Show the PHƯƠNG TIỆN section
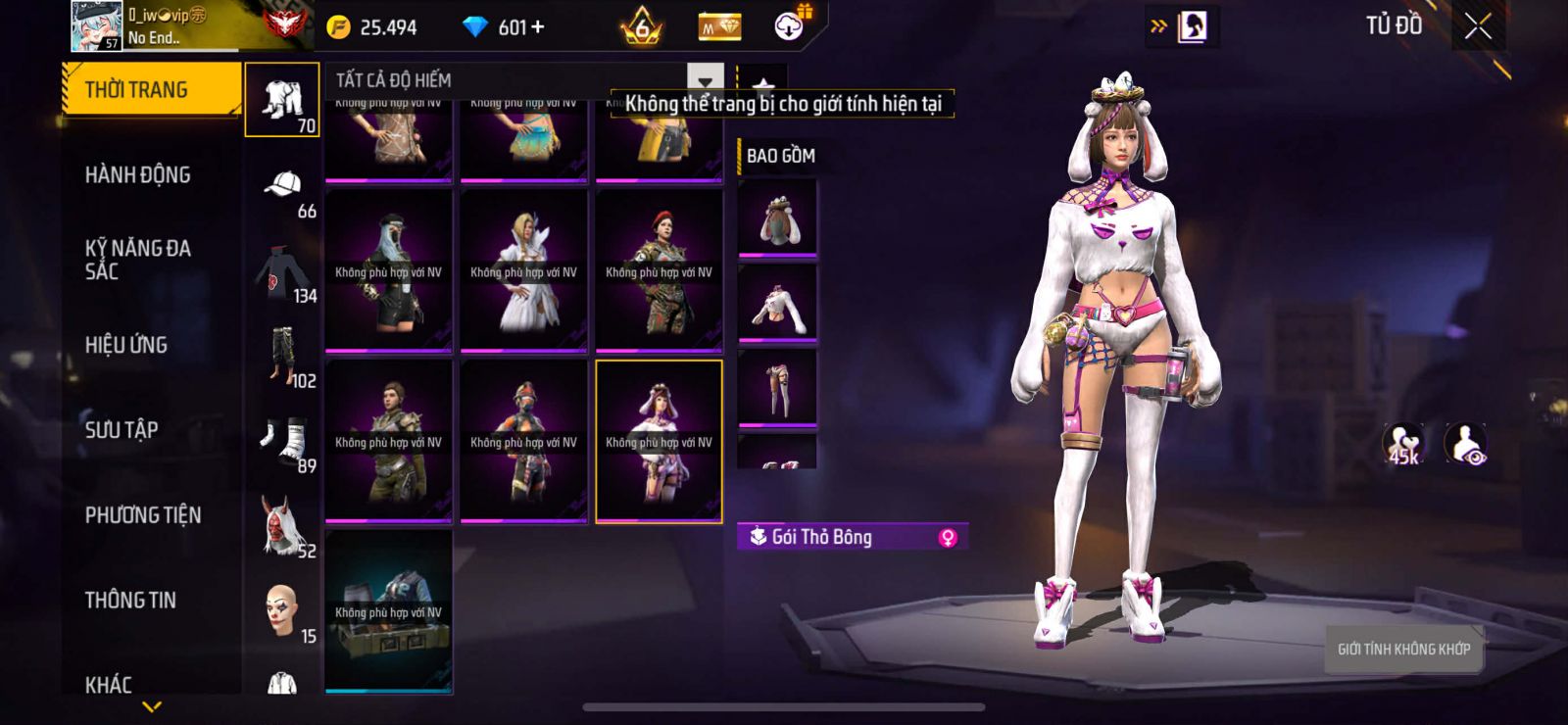 click(143, 515)
